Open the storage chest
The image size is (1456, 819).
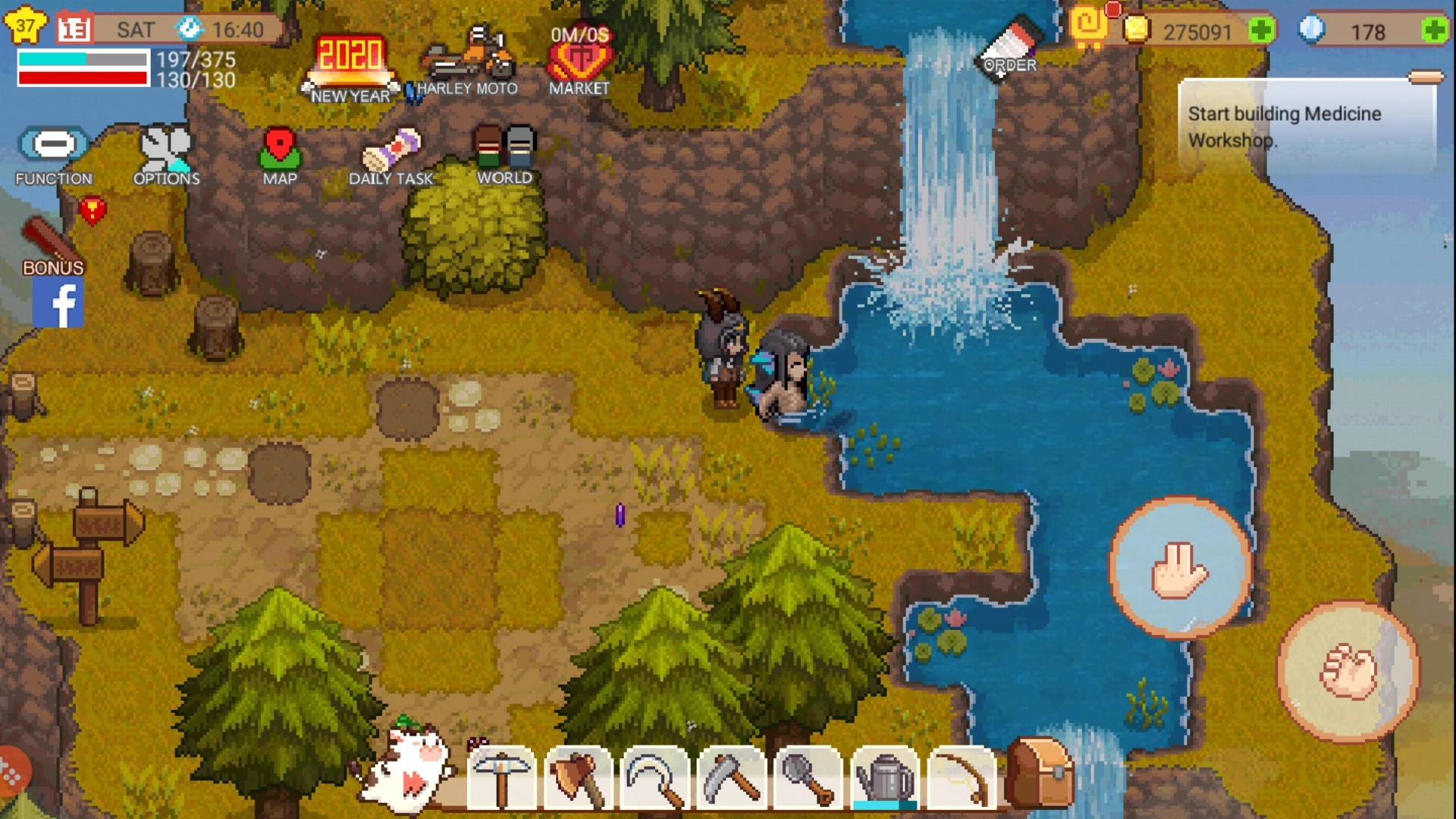[1043, 773]
